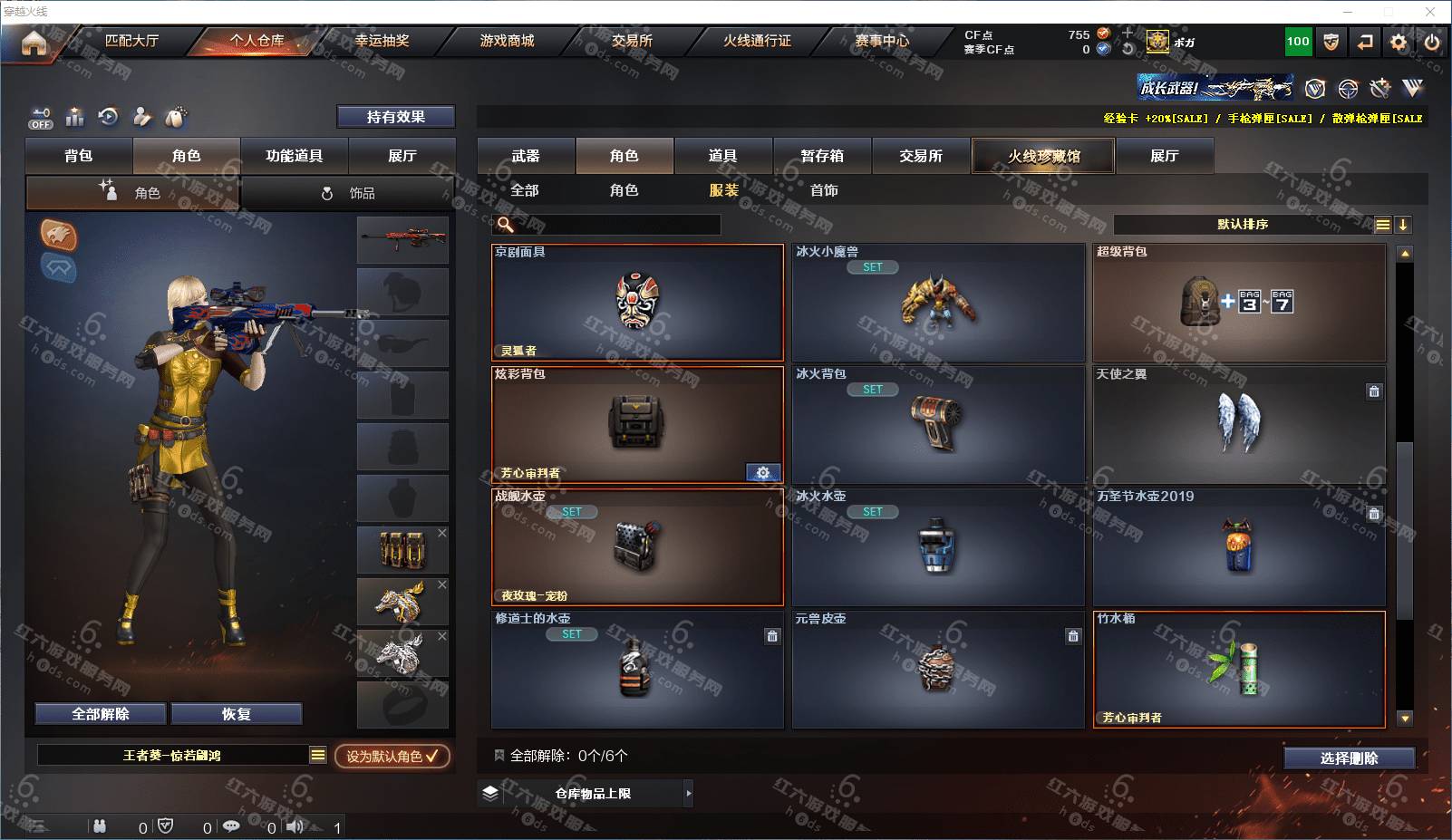Open the 幸运抽奖 lucky draw page
Viewport: 1452px width, 840px height.
point(382,41)
